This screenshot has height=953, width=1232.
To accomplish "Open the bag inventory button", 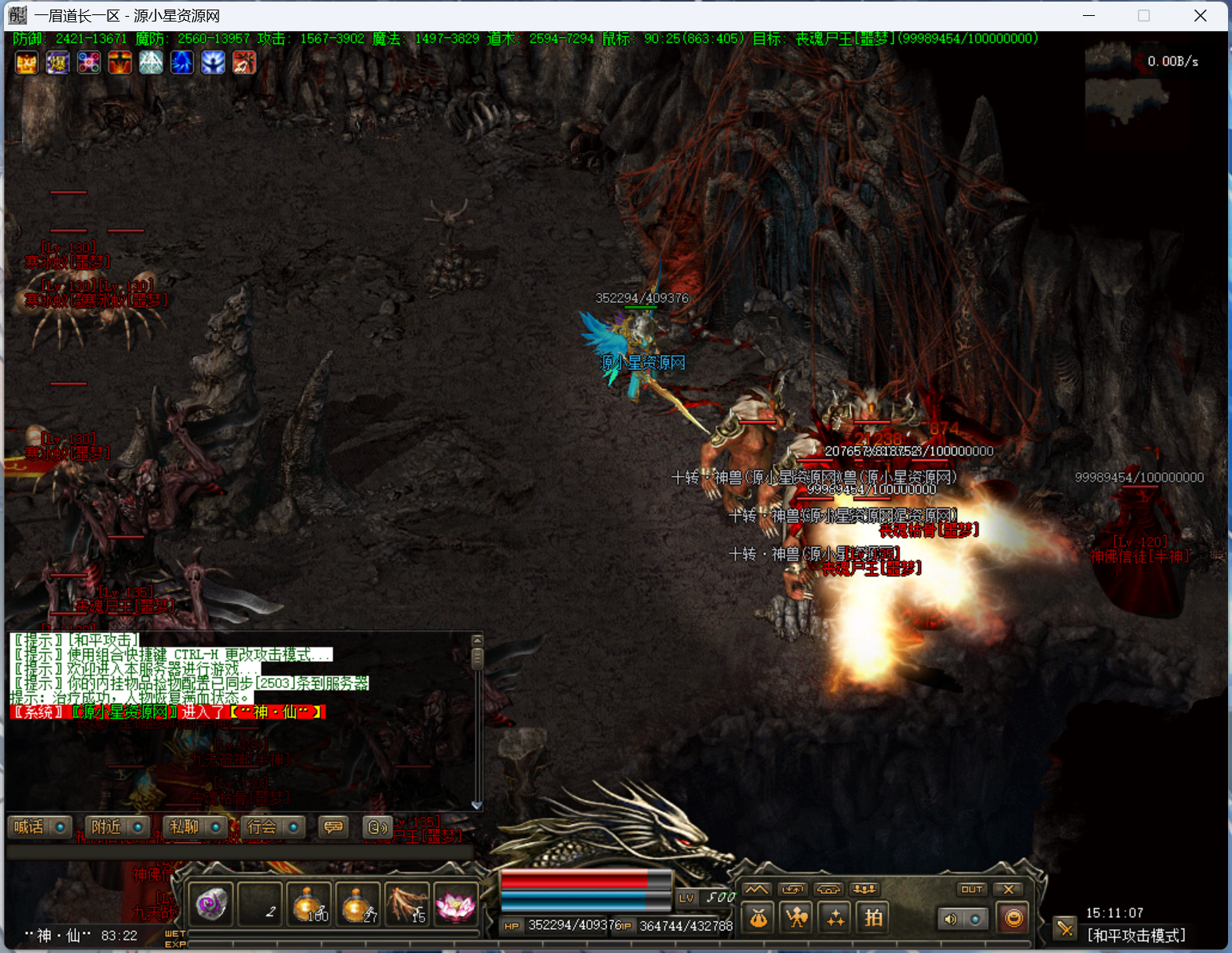I will click(758, 919).
